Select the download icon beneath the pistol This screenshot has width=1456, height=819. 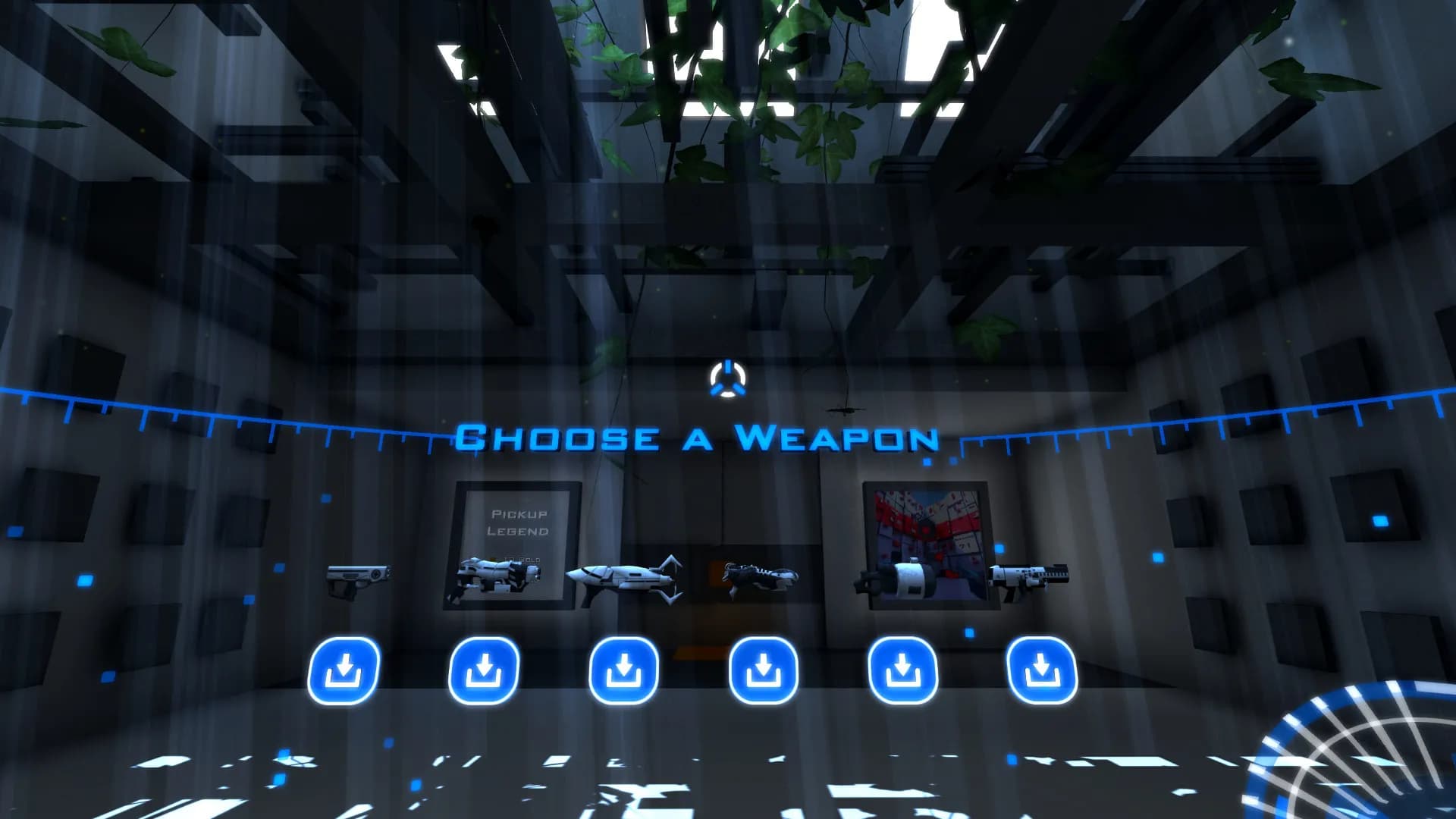click(x=345, y=667)
